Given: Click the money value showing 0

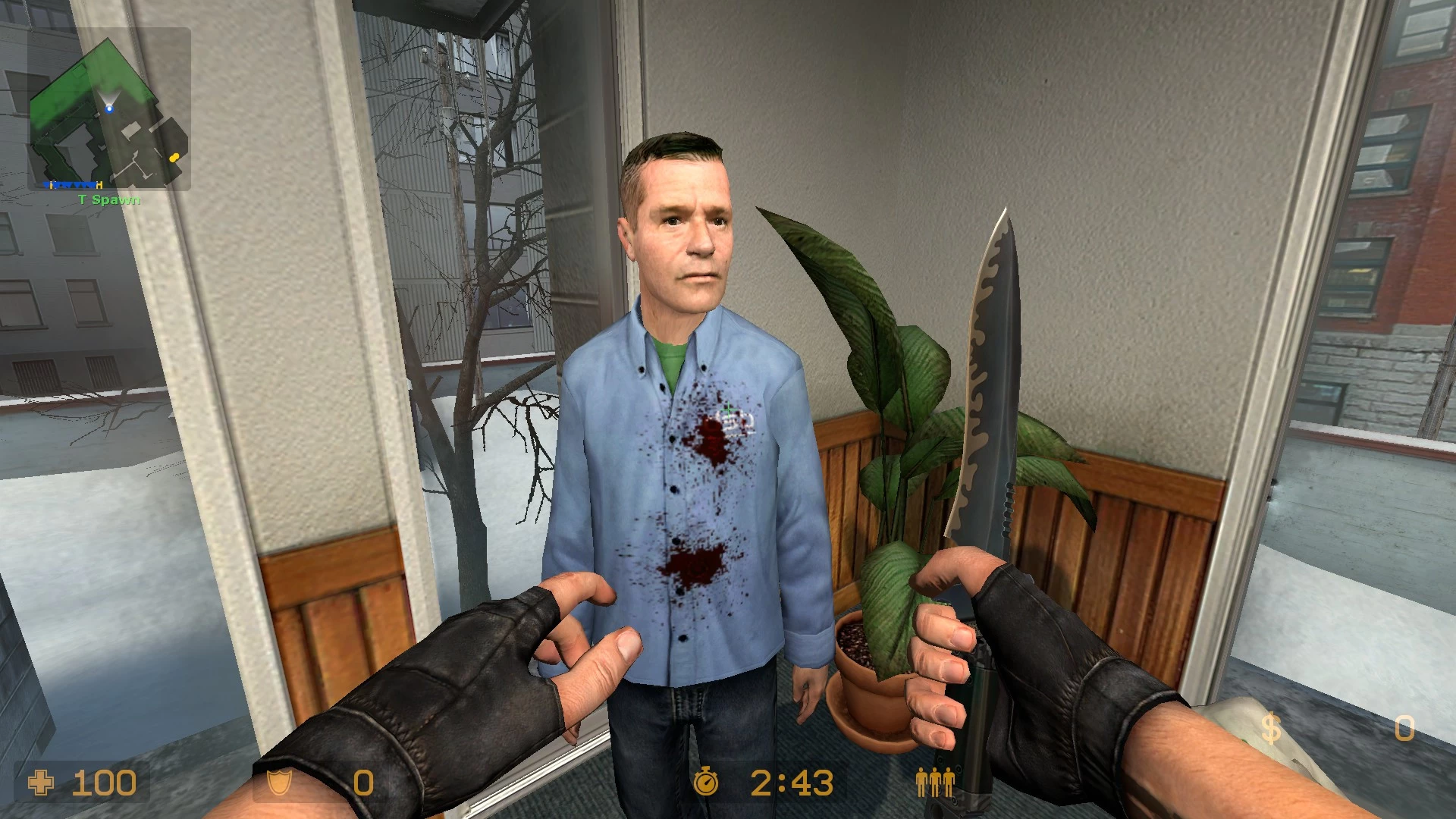Looking at the screenshot, I should pyautogui.click(x=1407, y=730).
